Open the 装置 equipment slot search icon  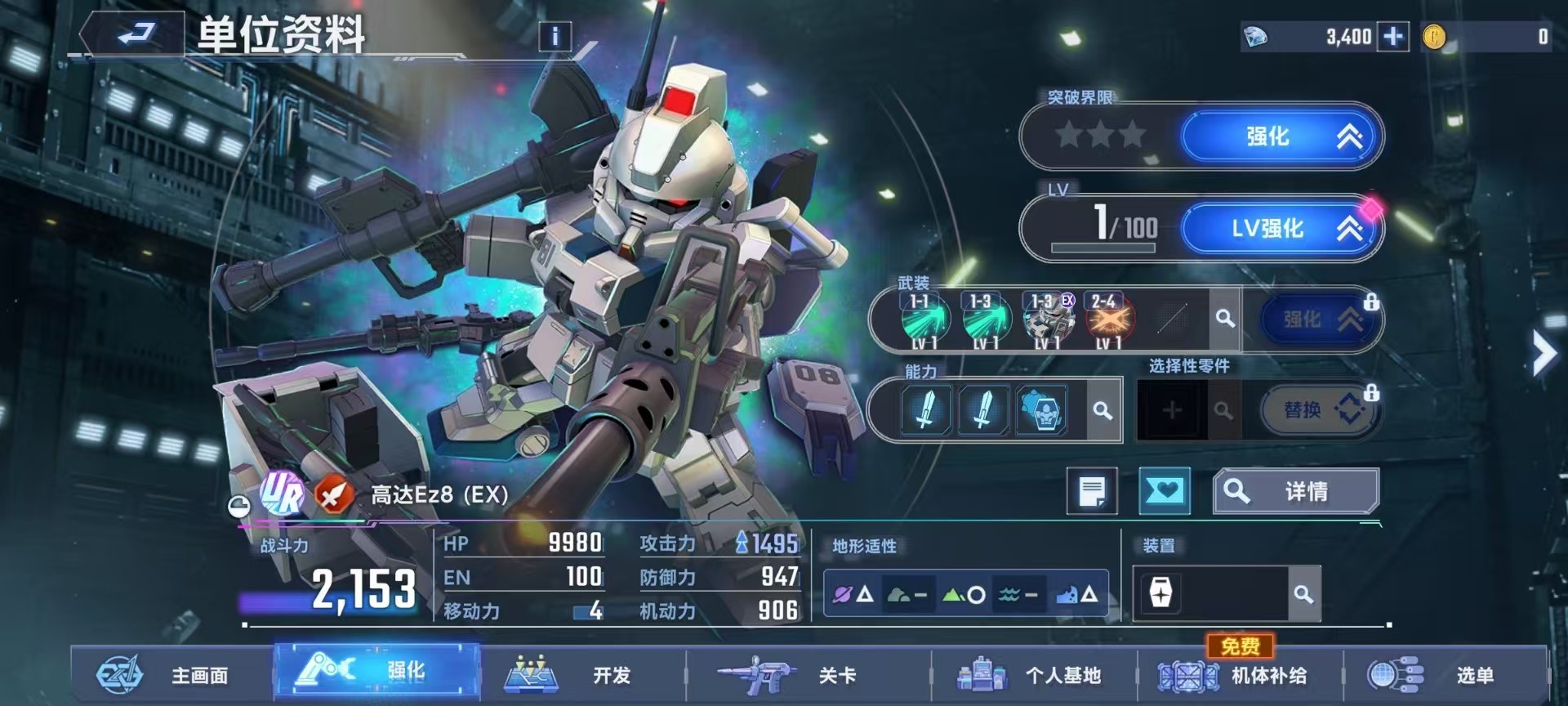pos(1304,594)
